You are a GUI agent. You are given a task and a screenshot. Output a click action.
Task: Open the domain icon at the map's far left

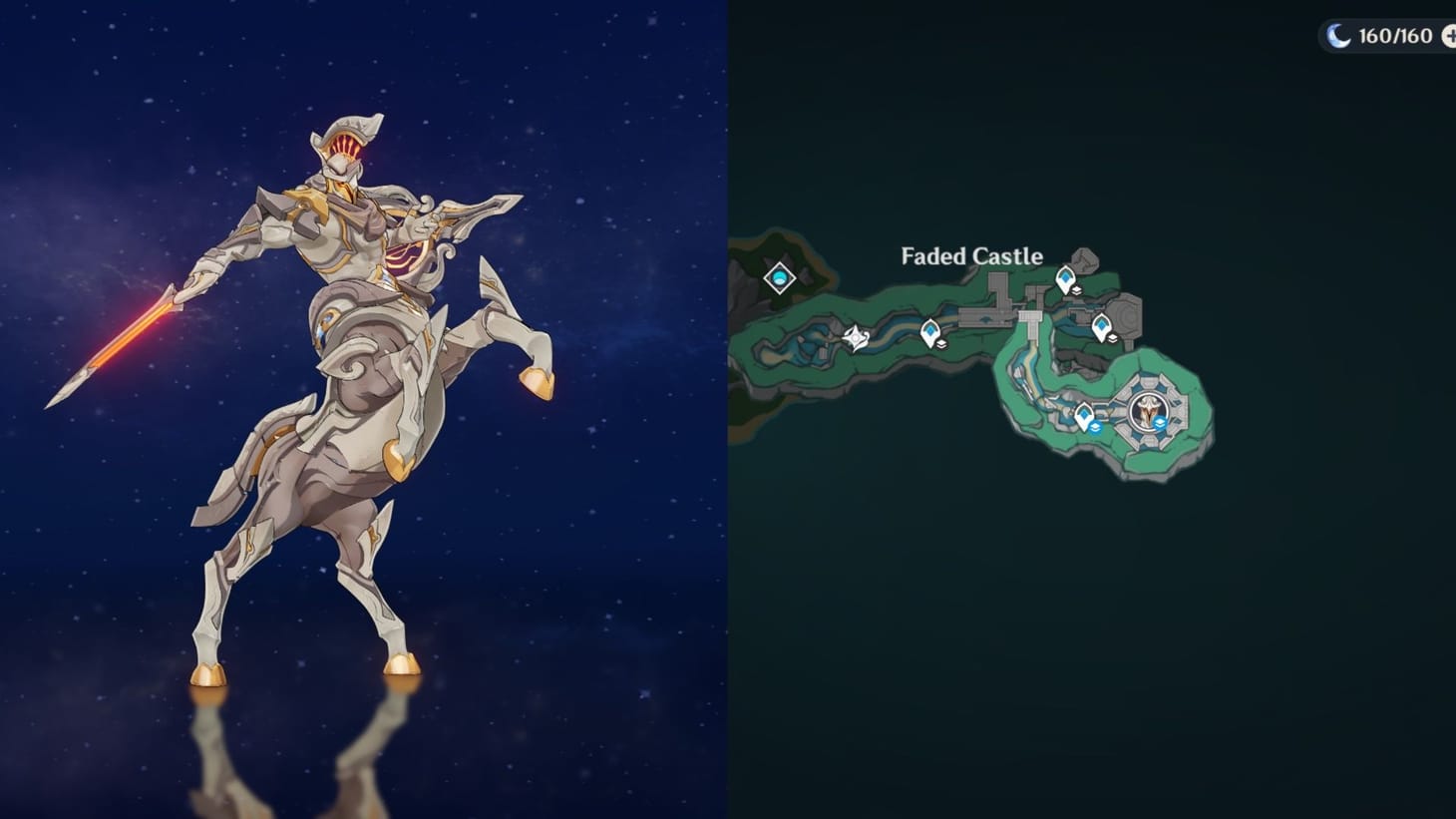pyautogui.click(x=779, y=277)
